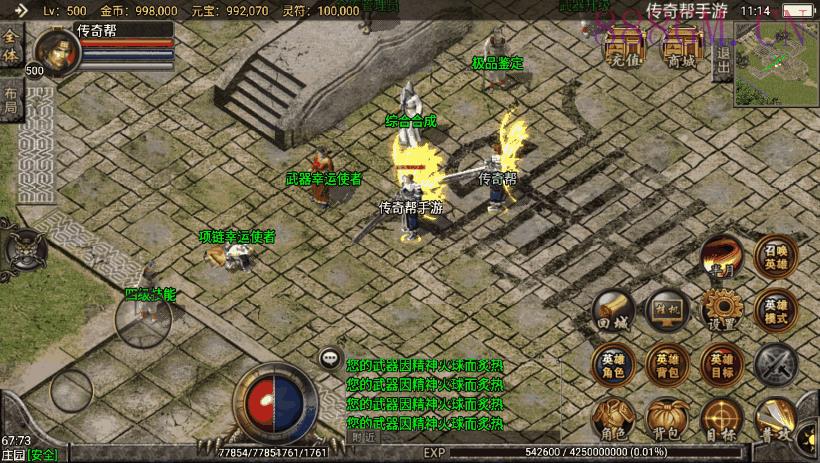Switch 英雄模式 hero mode
The height and width of the screenshot is (463, 820).
coord(776,310)
